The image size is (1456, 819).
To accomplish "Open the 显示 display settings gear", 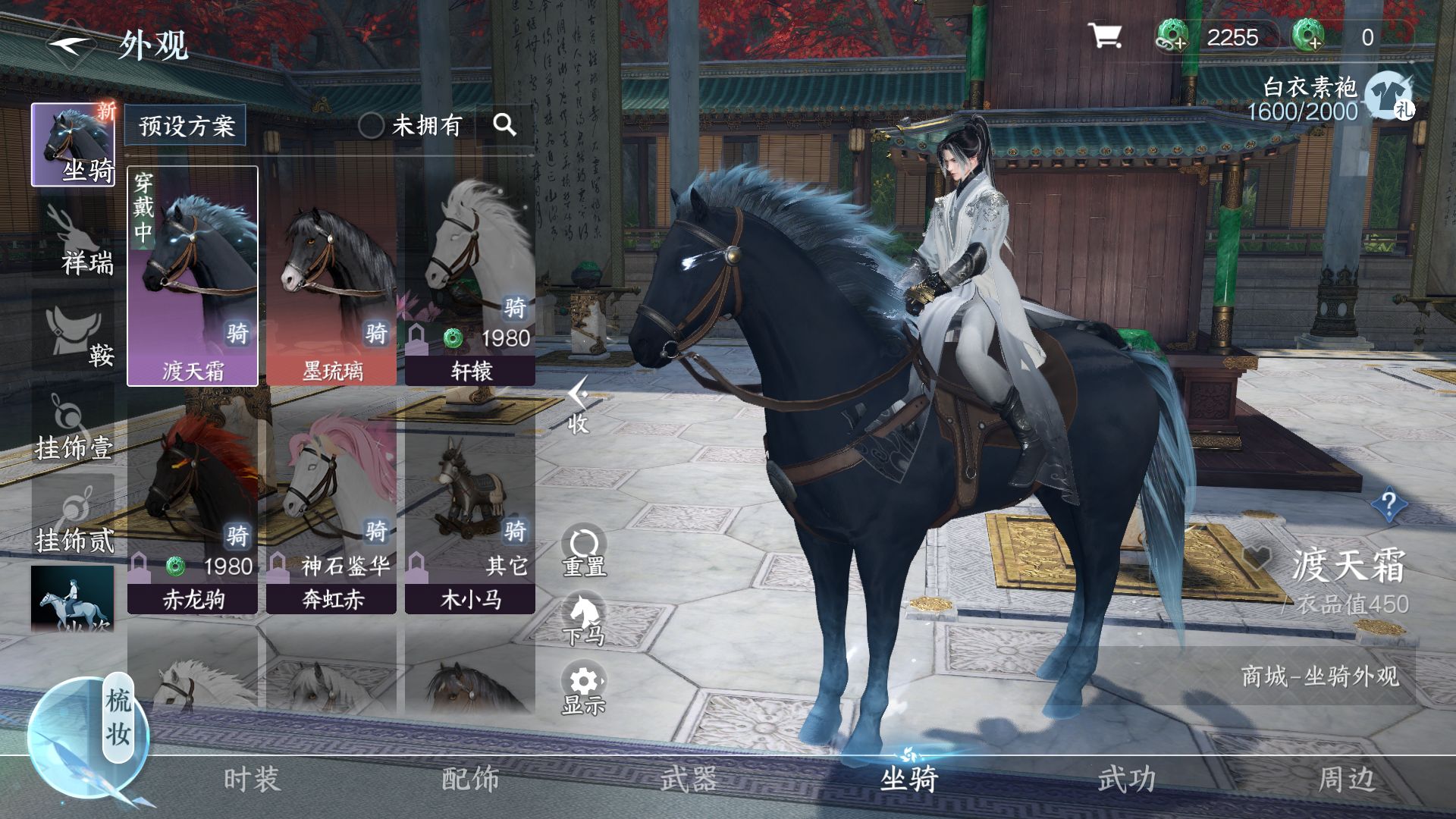I will pos(584,690).
